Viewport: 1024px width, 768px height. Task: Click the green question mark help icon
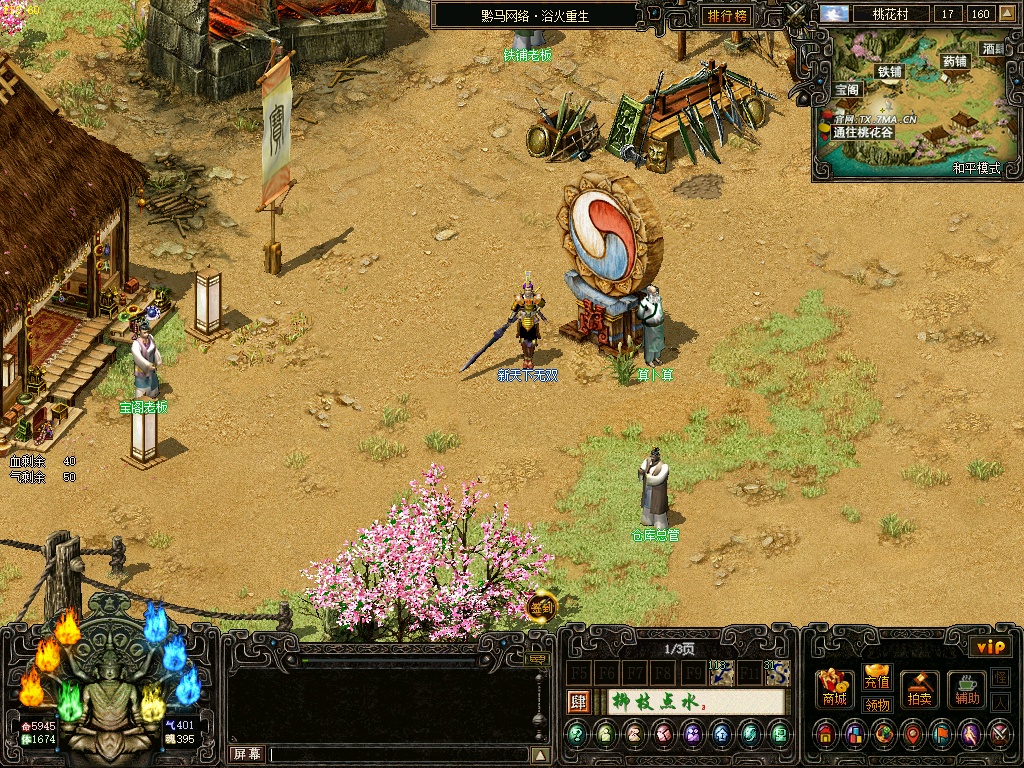pyautogui.click(x=577, y=736)
